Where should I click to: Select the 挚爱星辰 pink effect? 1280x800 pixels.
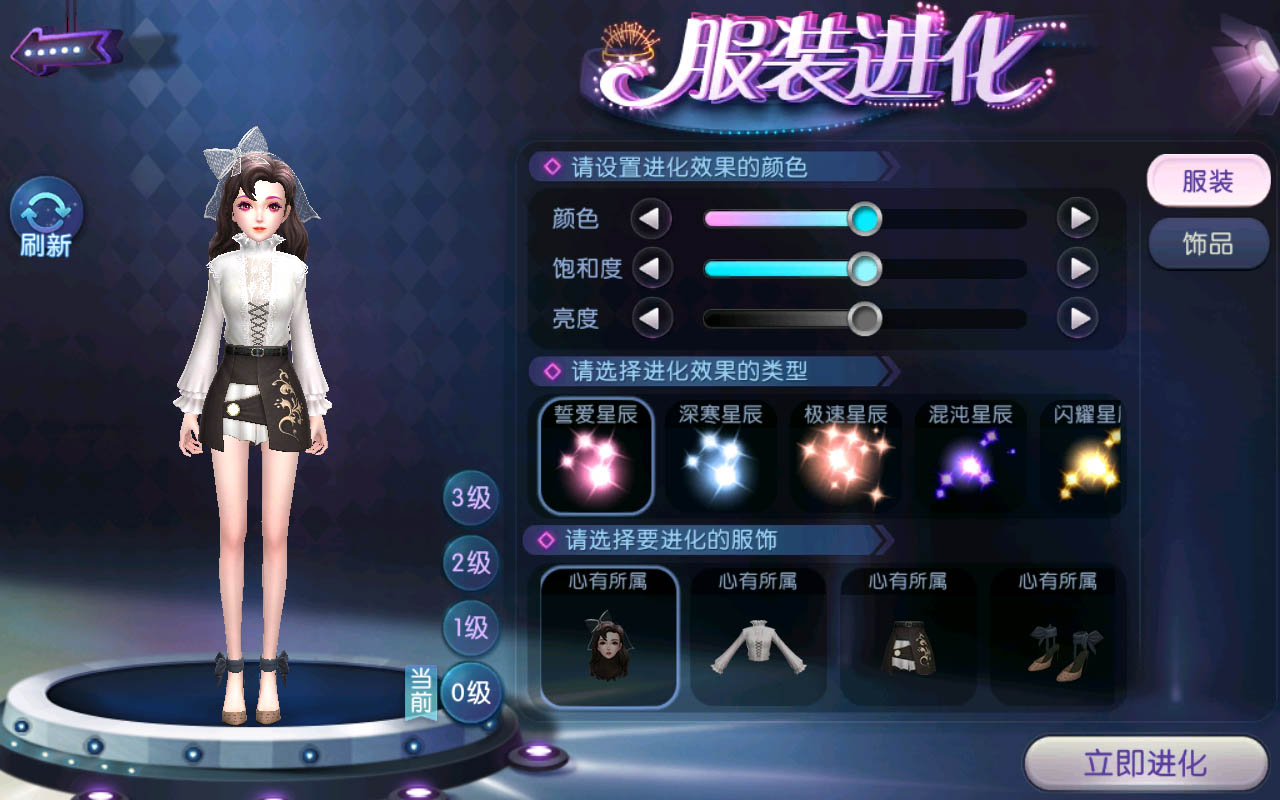tap(596, 456)
